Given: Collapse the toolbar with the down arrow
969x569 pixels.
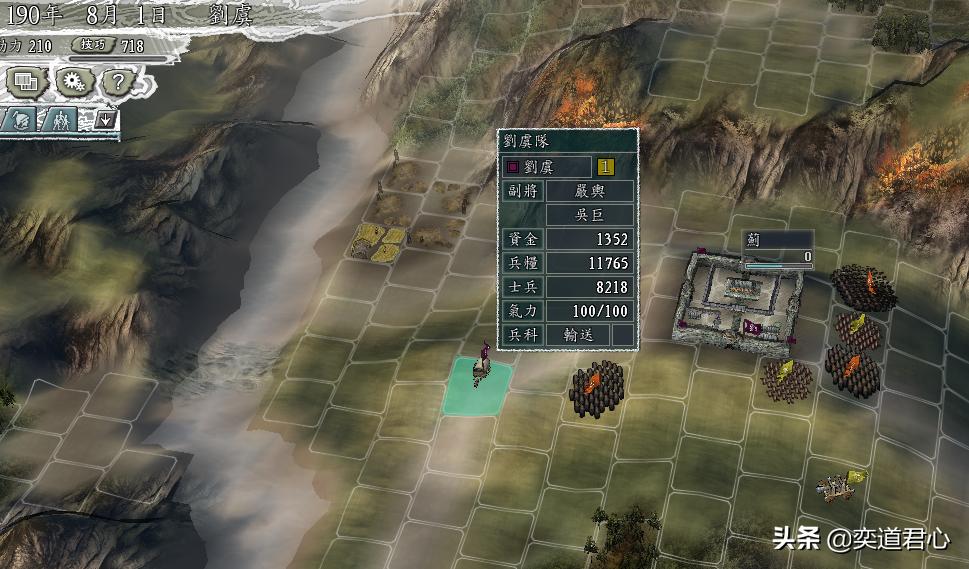Looking at the screenshot, I should coord(105,120).
